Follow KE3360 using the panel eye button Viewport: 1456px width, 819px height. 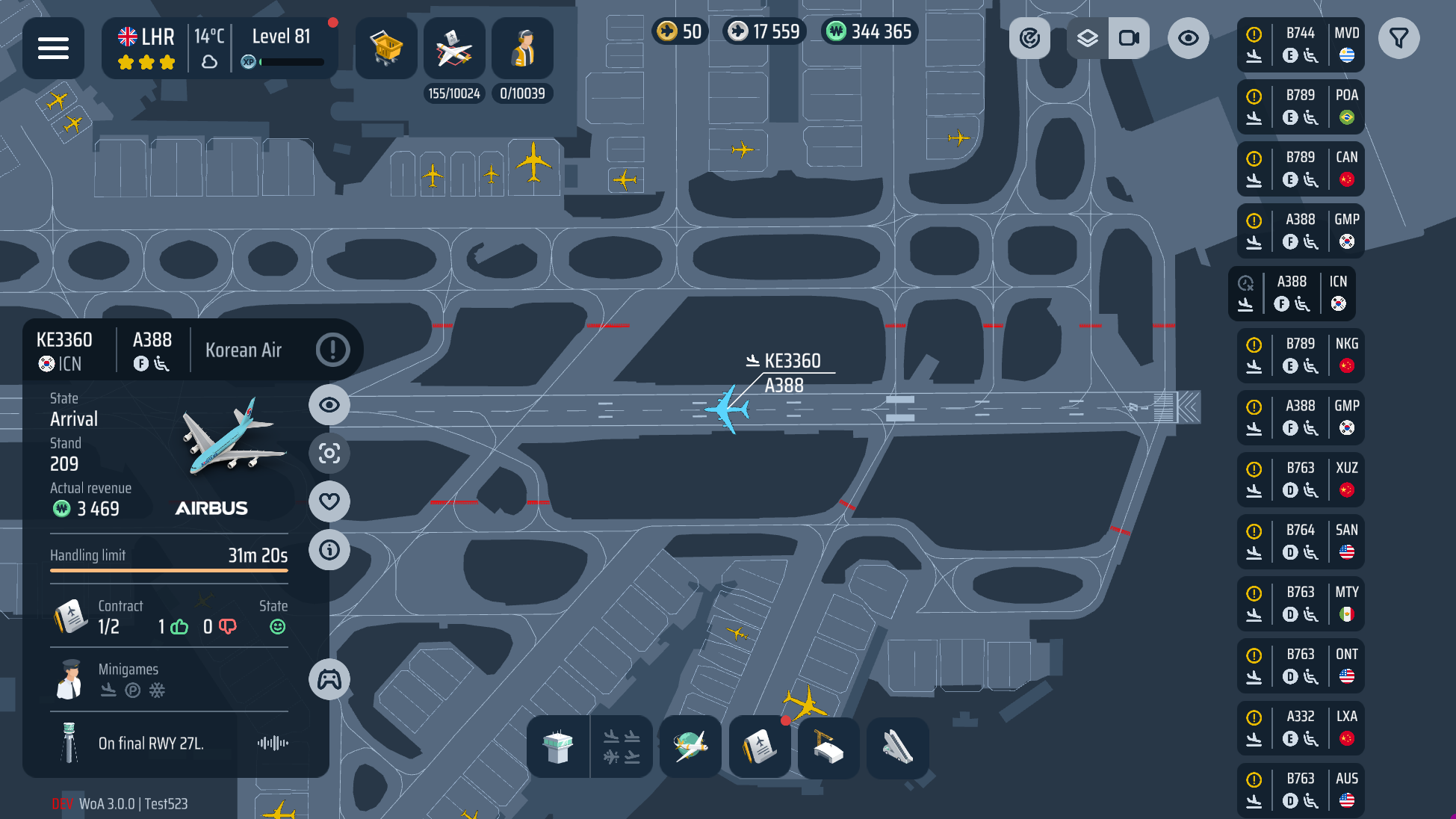click(329, 406)
